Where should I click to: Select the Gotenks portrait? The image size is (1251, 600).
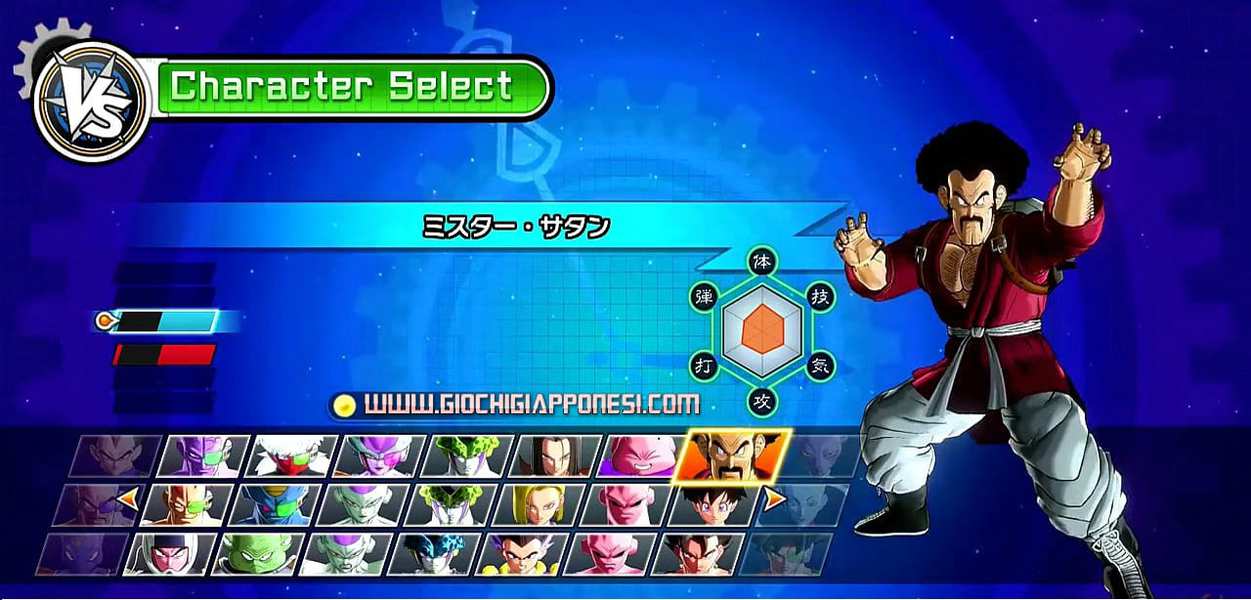point(520,554)
